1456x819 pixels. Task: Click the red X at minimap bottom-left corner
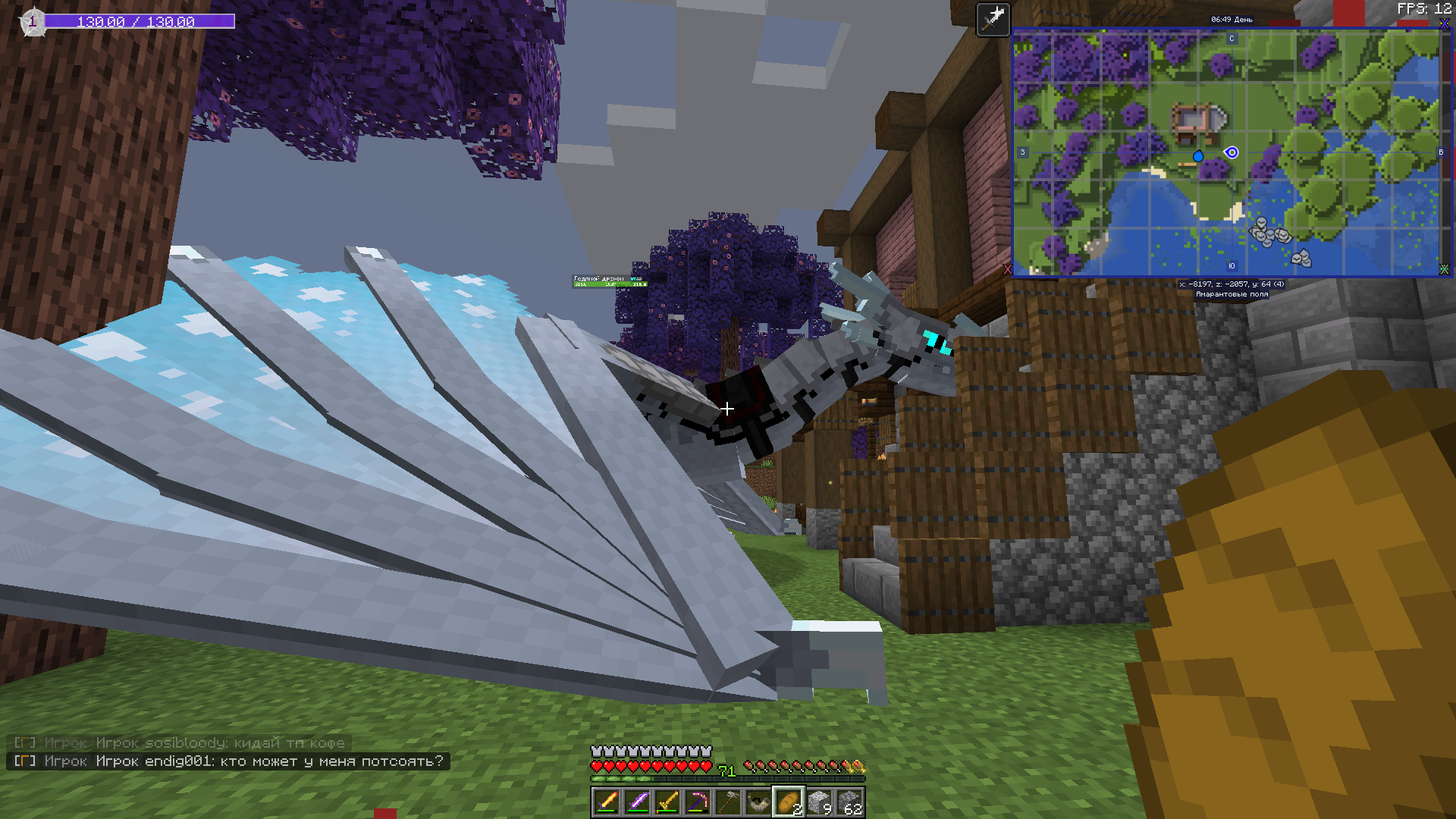click(1008, 269)
